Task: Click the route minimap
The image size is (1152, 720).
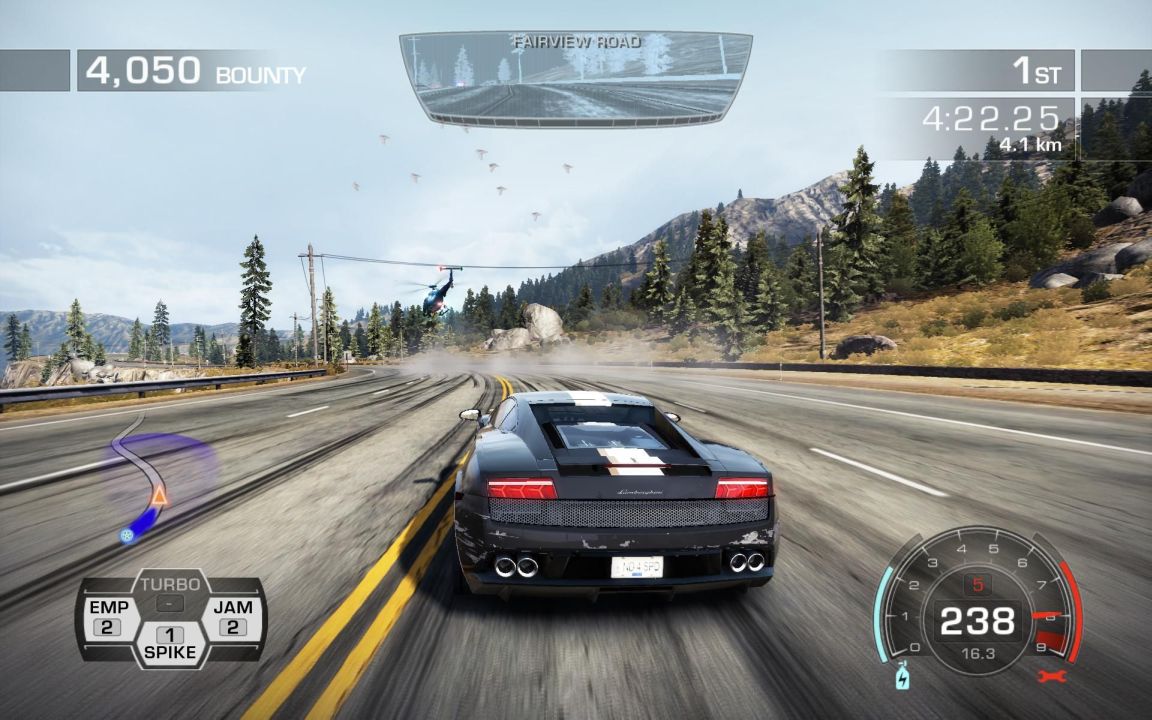Action: pos(152,480)
